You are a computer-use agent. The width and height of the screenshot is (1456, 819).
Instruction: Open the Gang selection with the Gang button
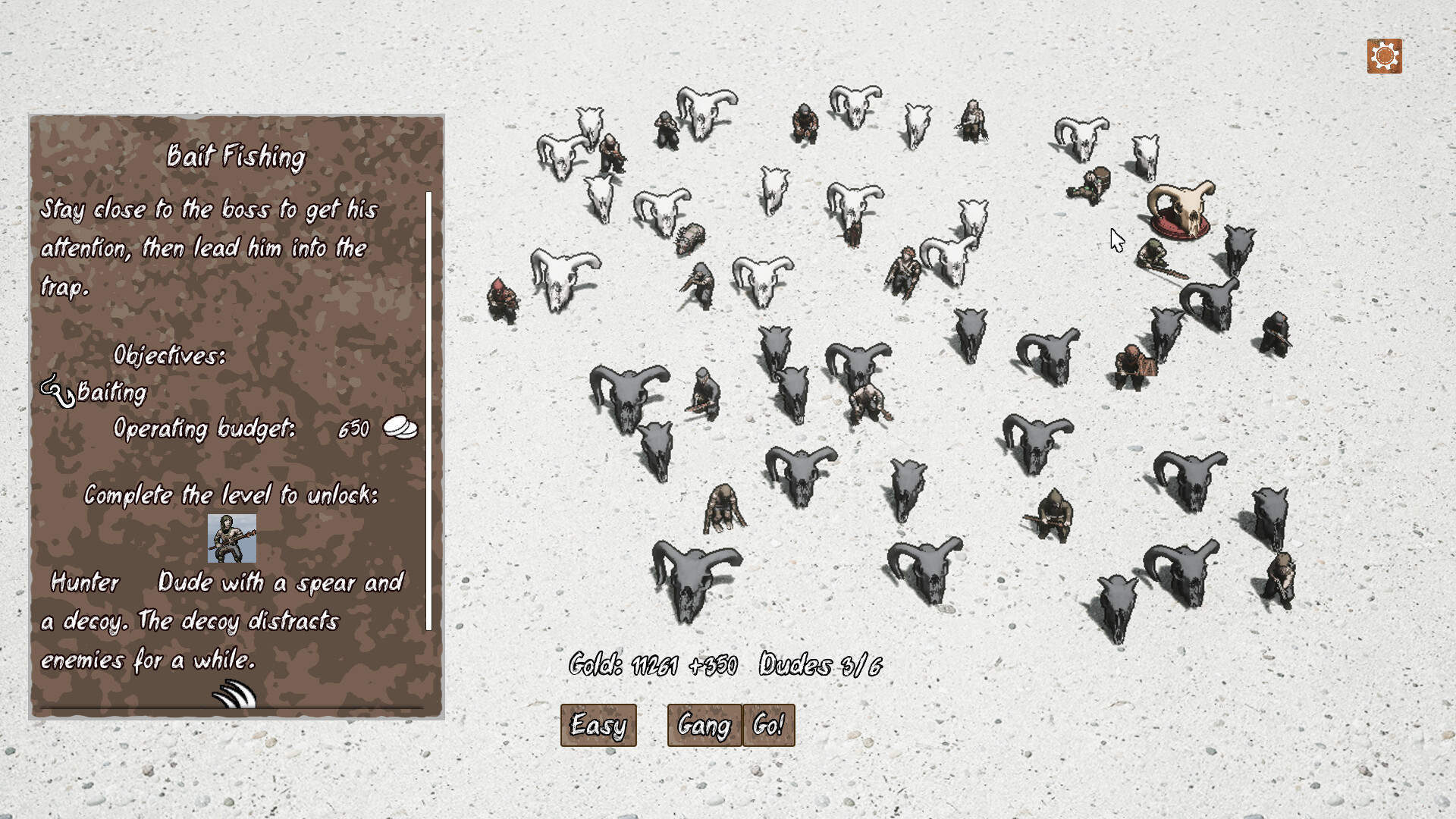704,725
